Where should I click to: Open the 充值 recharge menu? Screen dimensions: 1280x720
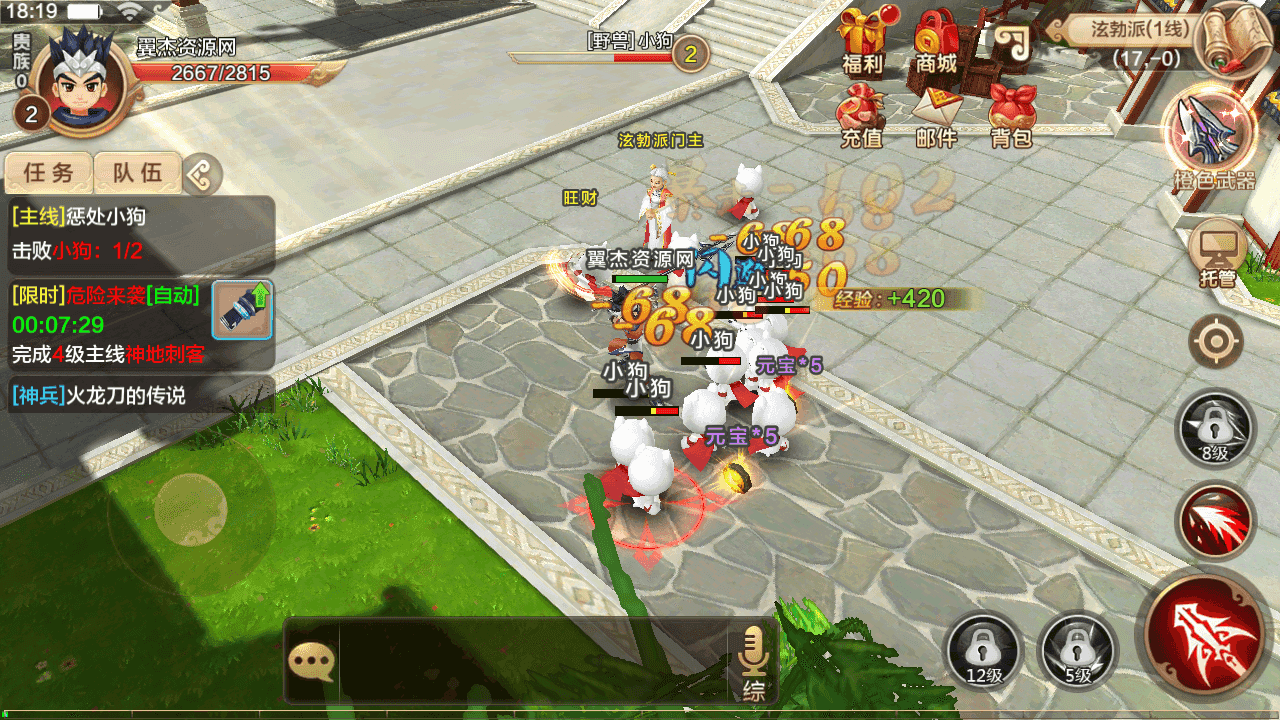click(x=862, y=115)
